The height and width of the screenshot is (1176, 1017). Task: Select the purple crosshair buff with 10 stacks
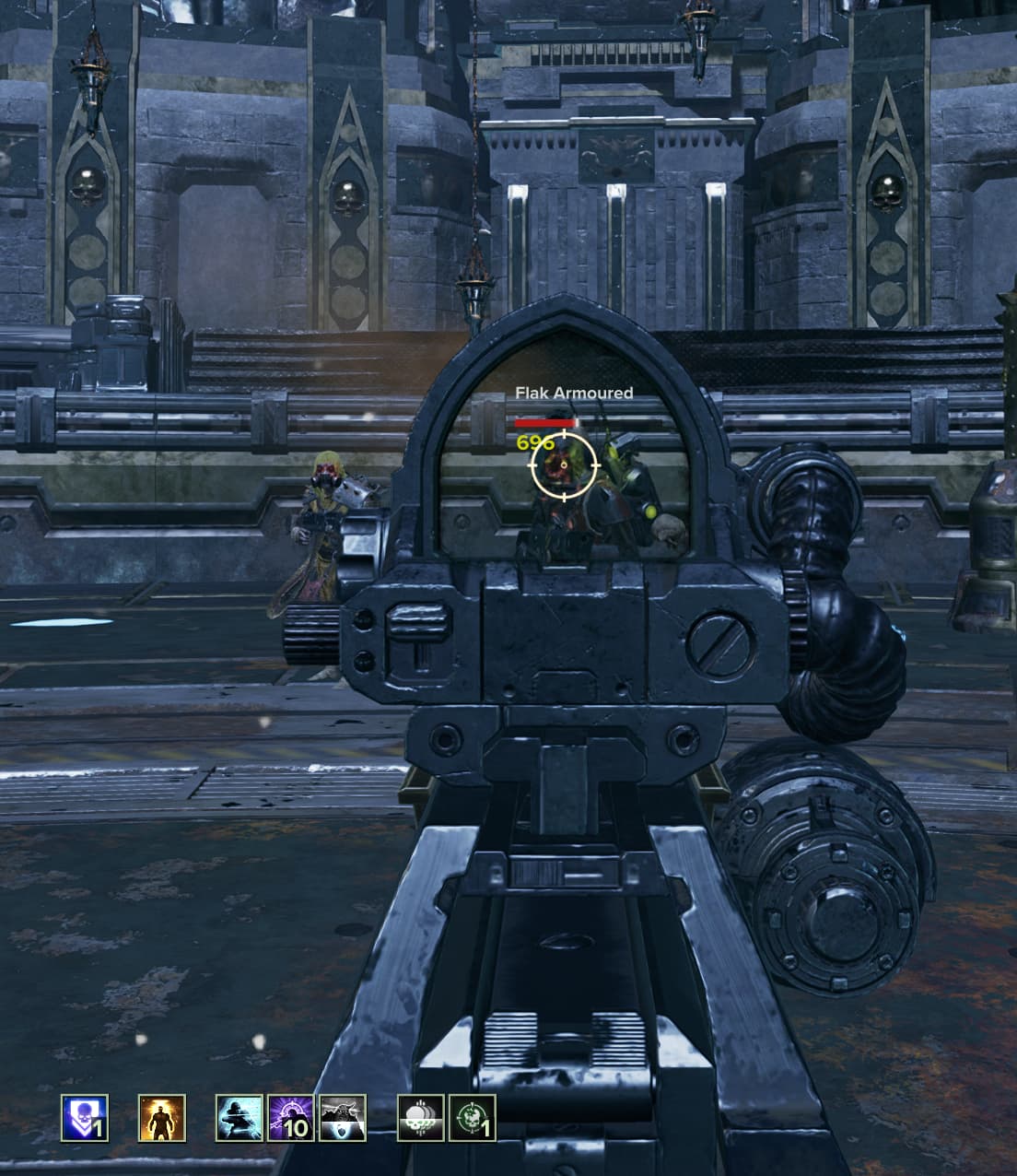click(291, 1118)
